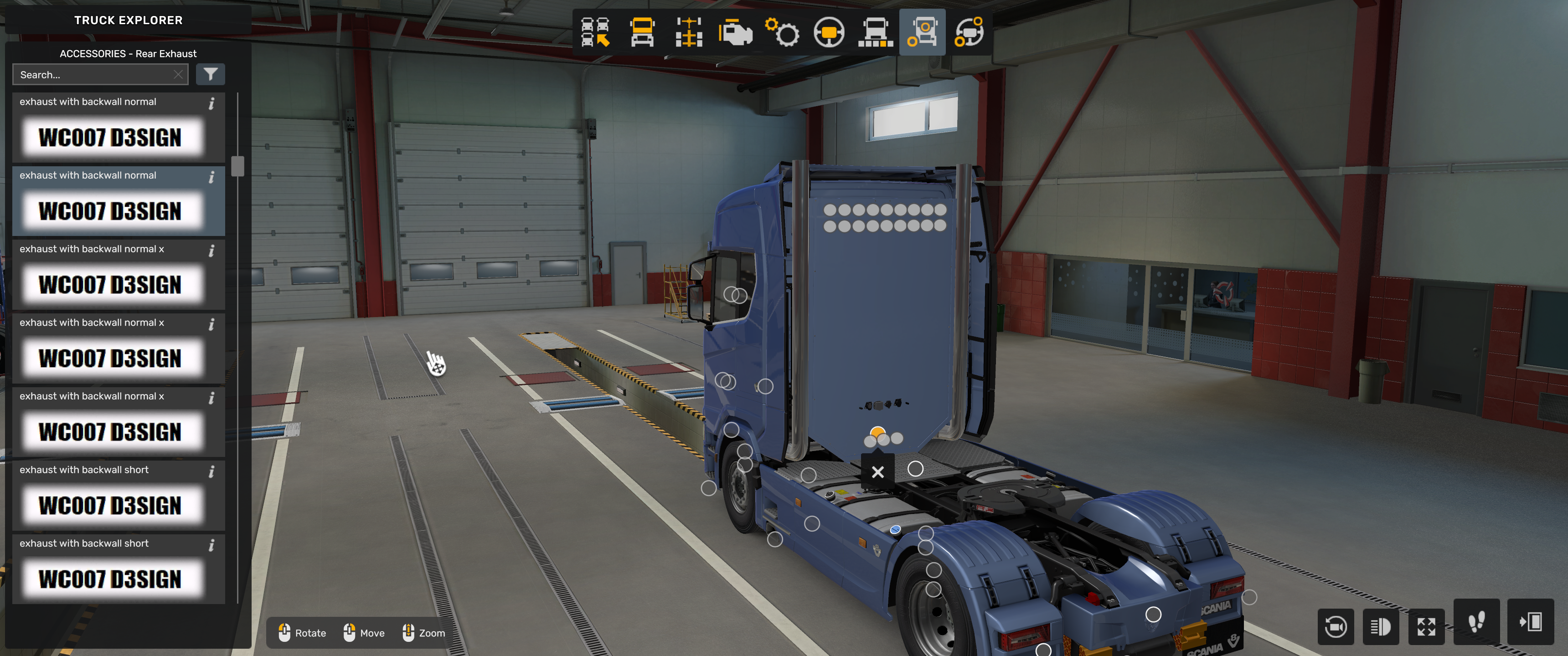Open the chassis configuration tool
This screenshot has width=1568, height=656.
(688, 33)
